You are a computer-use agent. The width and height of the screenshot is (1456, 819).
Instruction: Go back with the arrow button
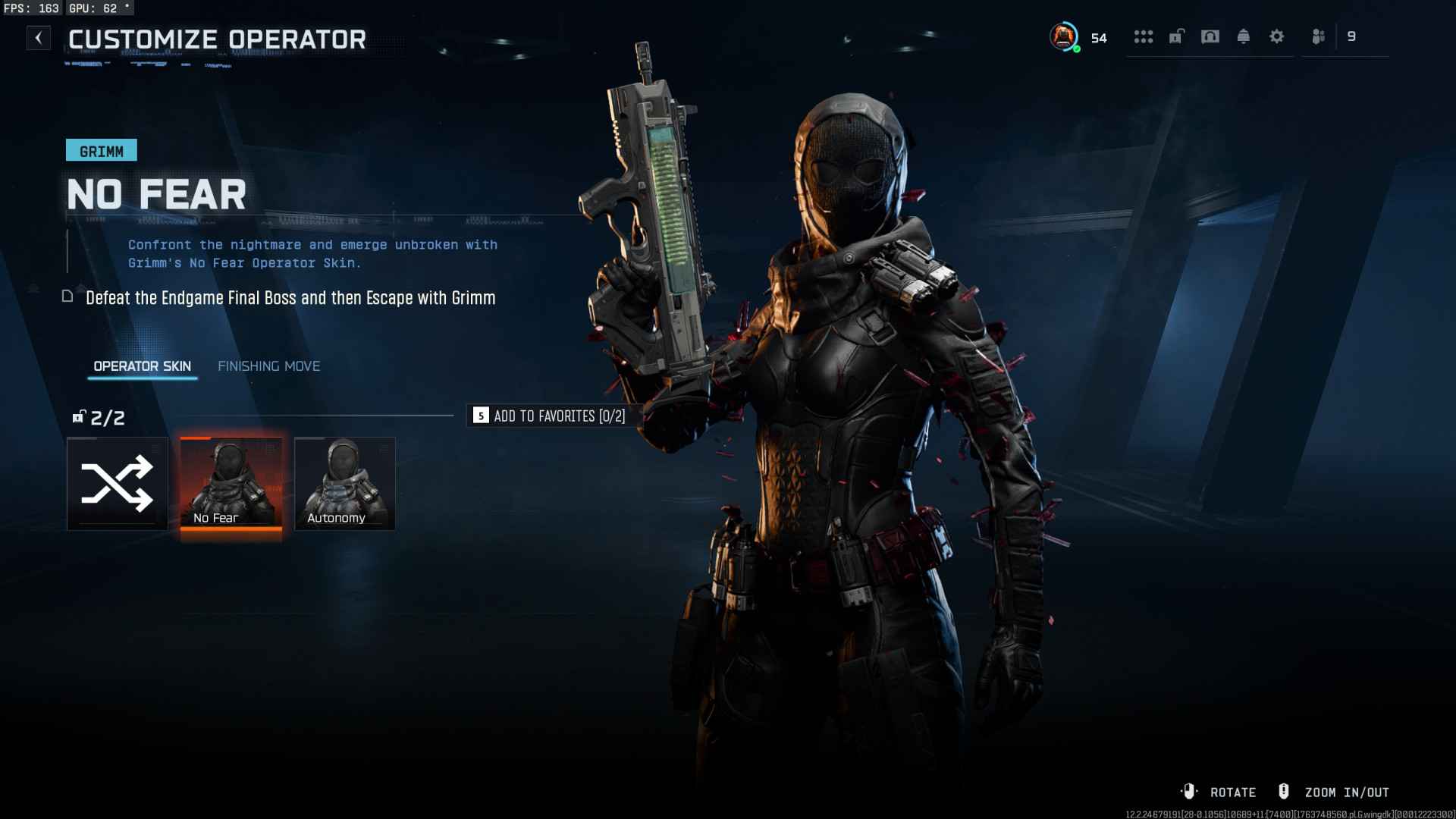pos(39,38)
